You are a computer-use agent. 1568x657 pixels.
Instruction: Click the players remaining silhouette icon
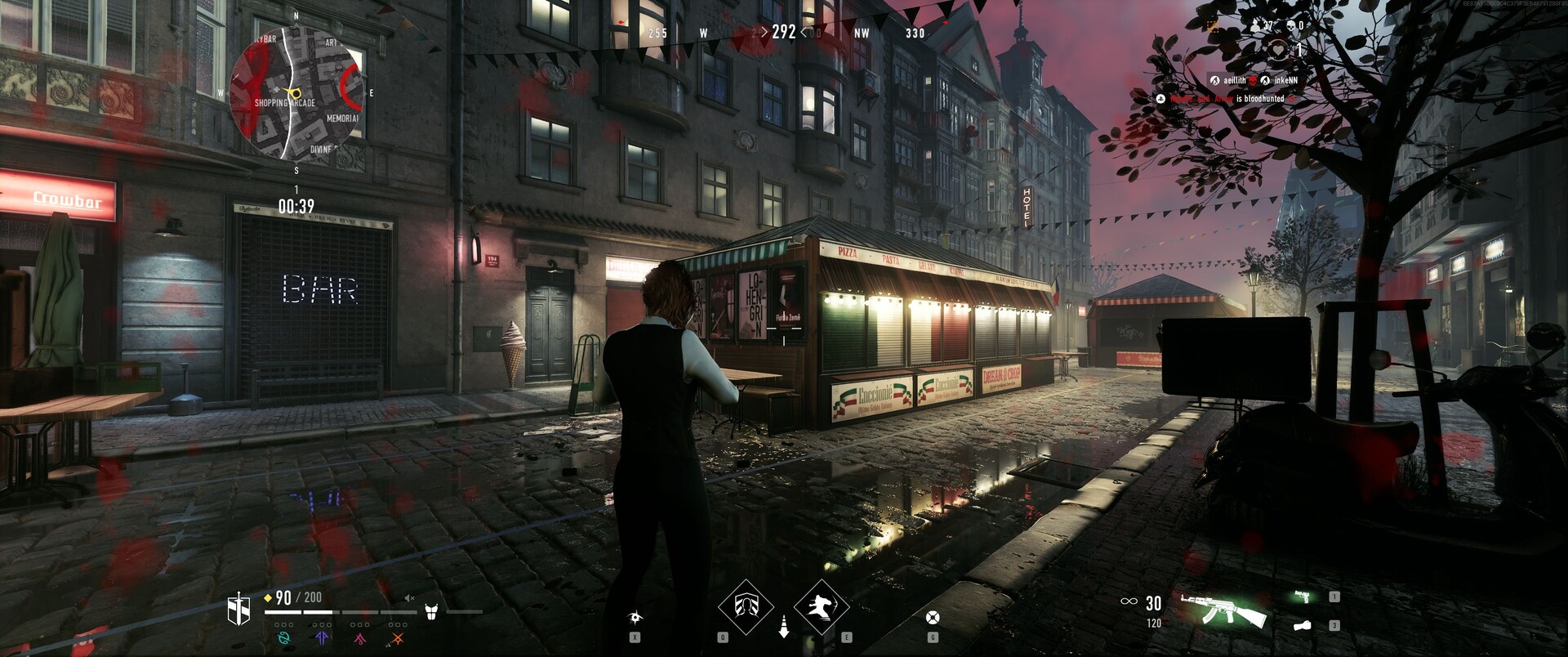click(x=1254, y=26)
